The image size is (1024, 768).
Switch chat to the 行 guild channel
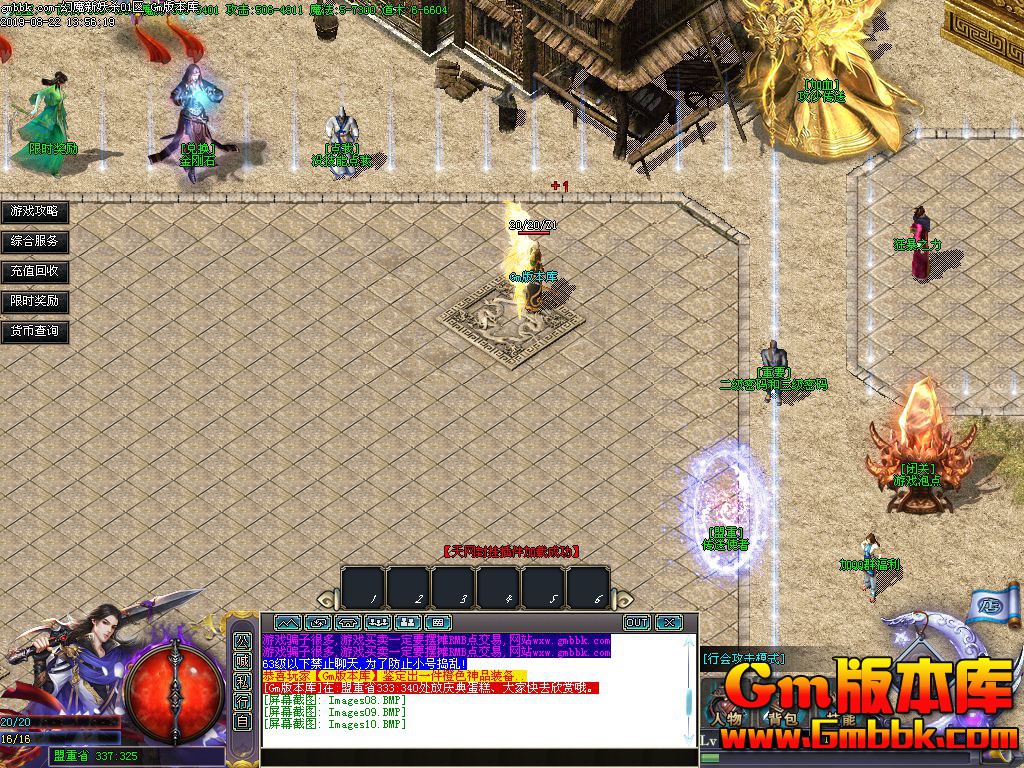click(242, 701)
